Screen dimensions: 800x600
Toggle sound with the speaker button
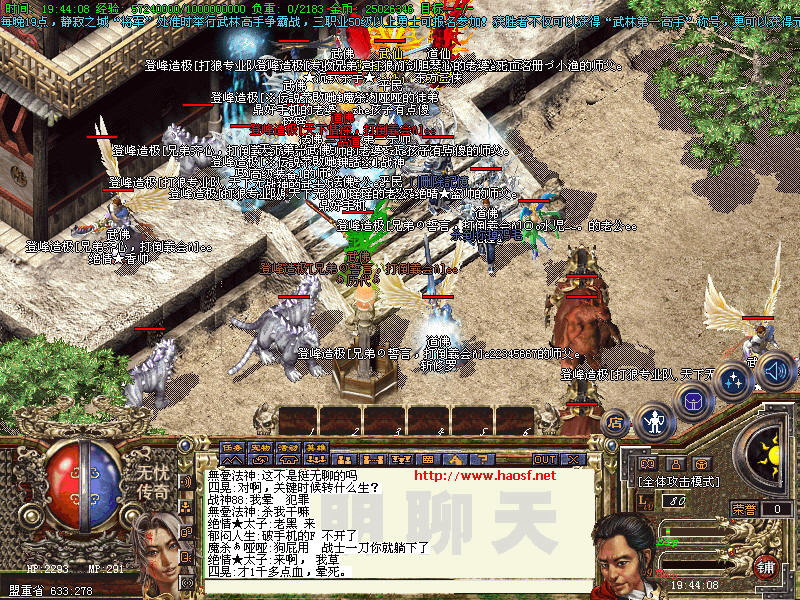774,370
